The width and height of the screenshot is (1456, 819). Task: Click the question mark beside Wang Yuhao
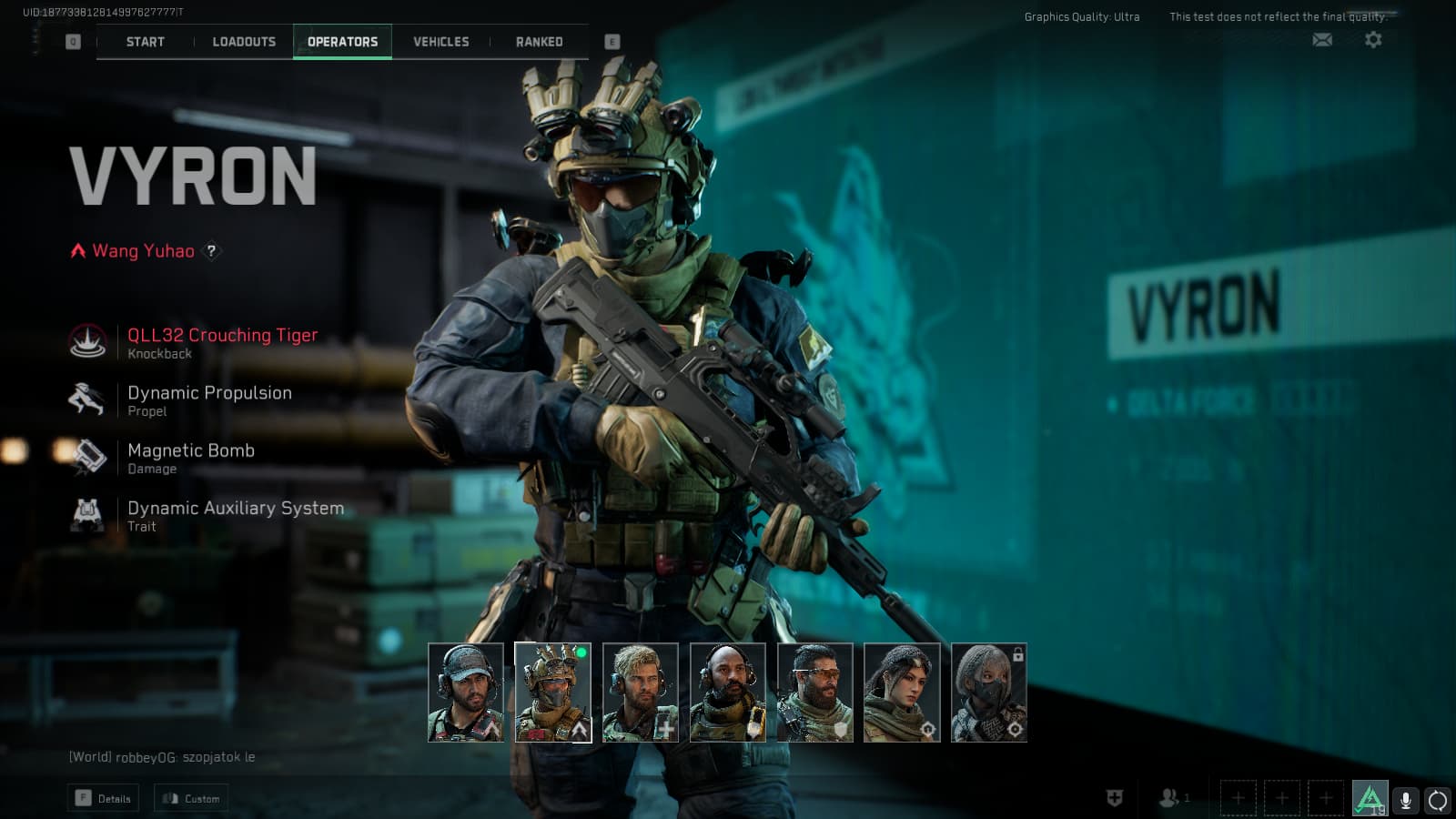coord(211,250)
